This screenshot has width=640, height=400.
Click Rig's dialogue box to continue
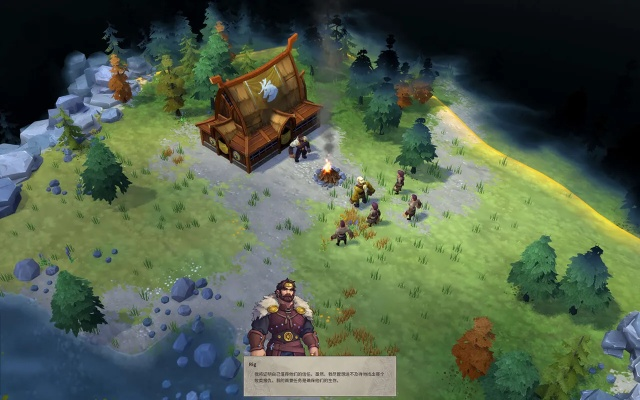319,375
